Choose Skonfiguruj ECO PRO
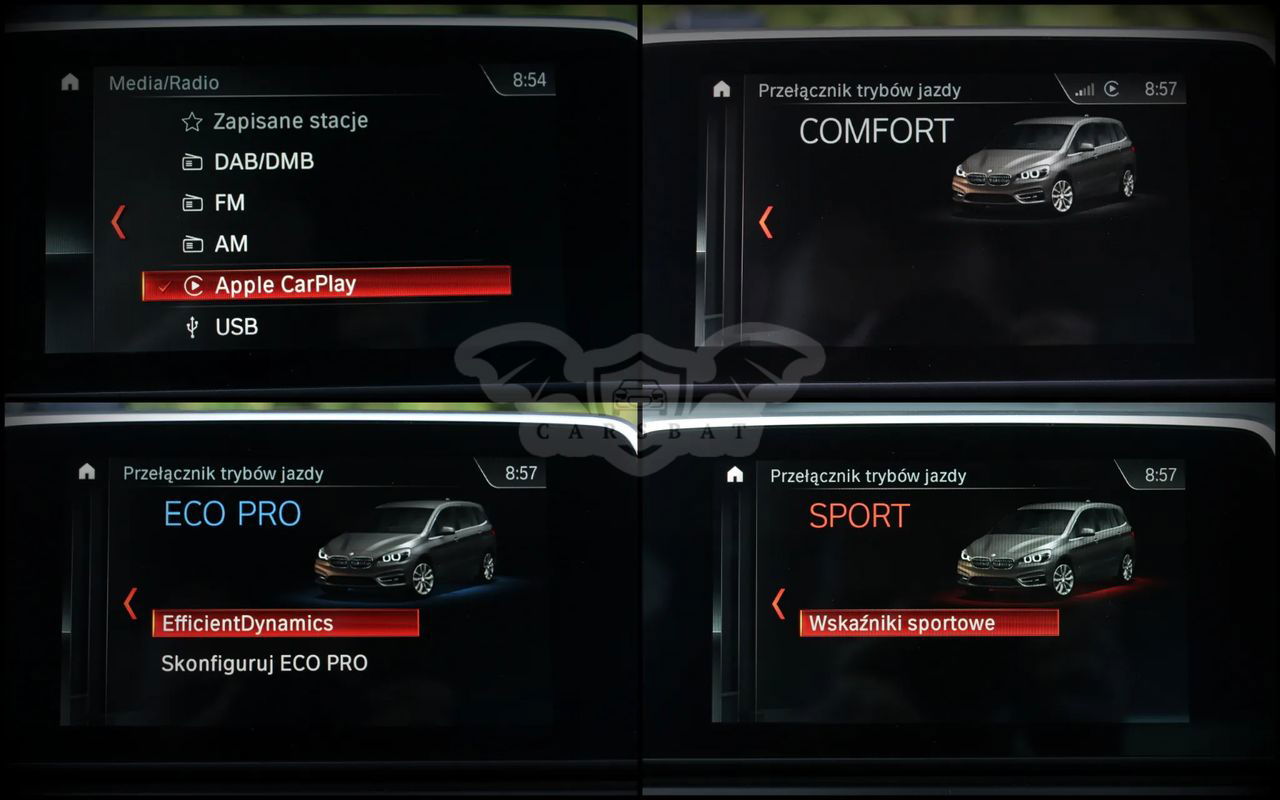The width and height of the screenshot is (1280, 800). pyautogui.click(x=264, y=663)
